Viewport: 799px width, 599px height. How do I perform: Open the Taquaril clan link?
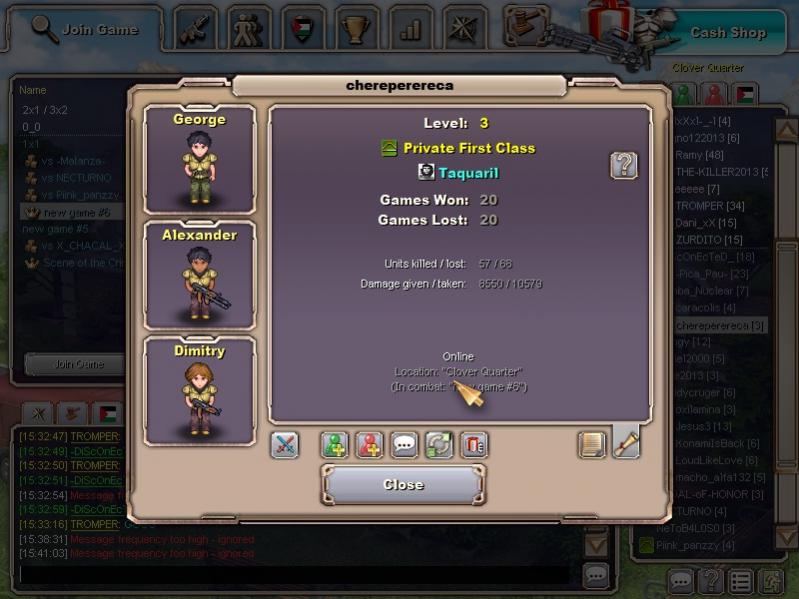(468, 172)
